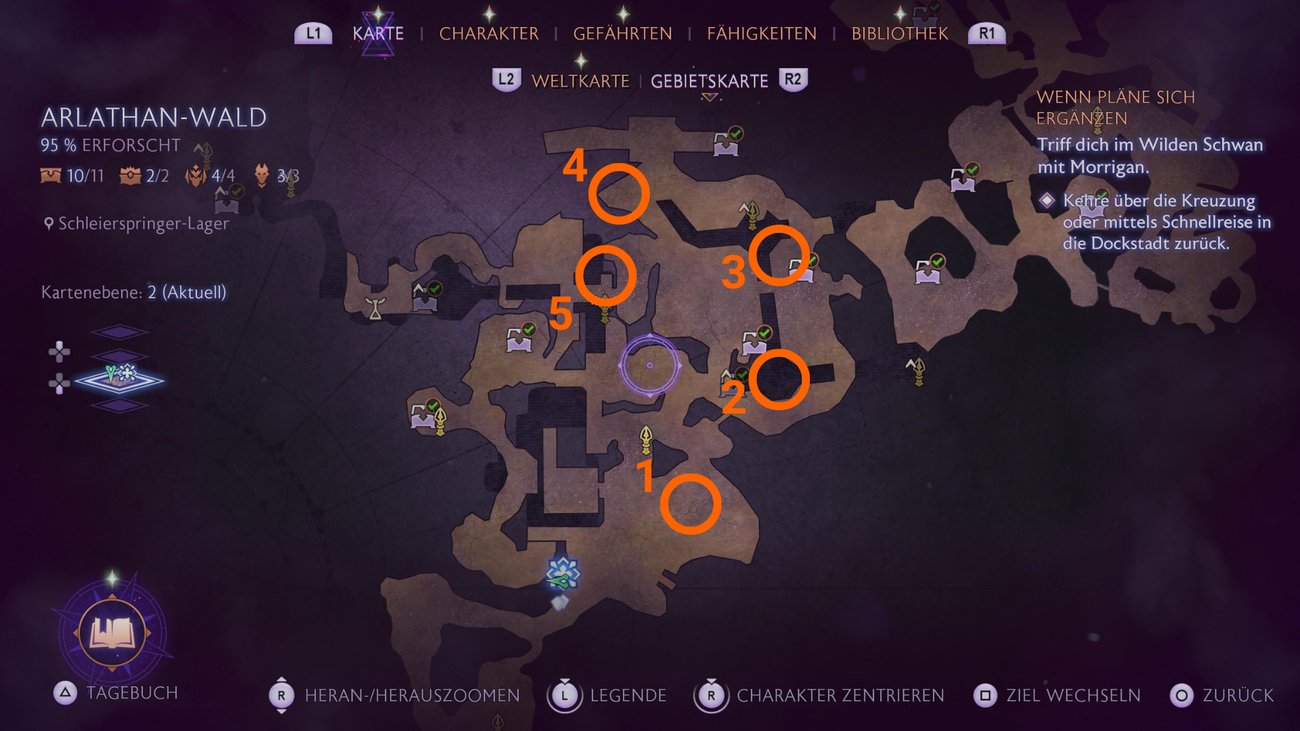The image size is (1300, 731).
Task: Select the Karte tab
Action: tap(378, 33)
